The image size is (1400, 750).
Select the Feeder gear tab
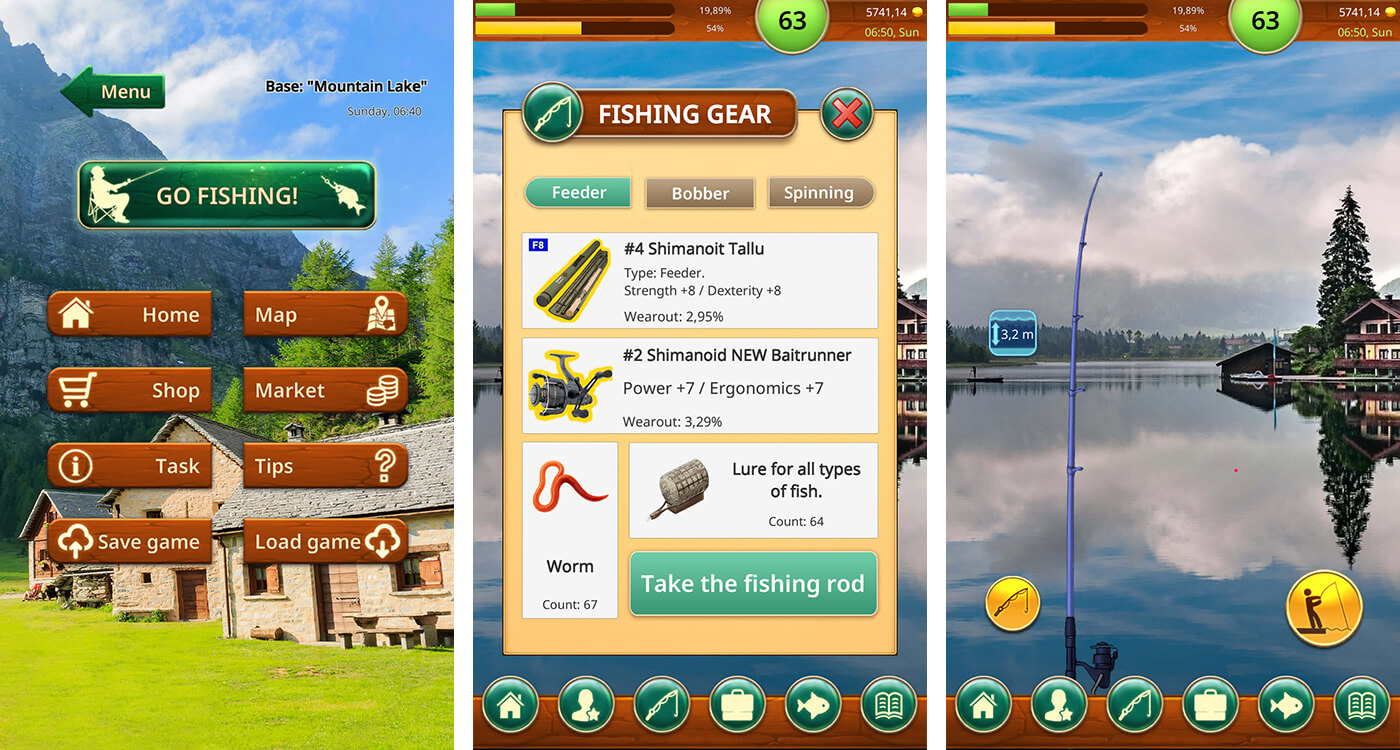577,193
